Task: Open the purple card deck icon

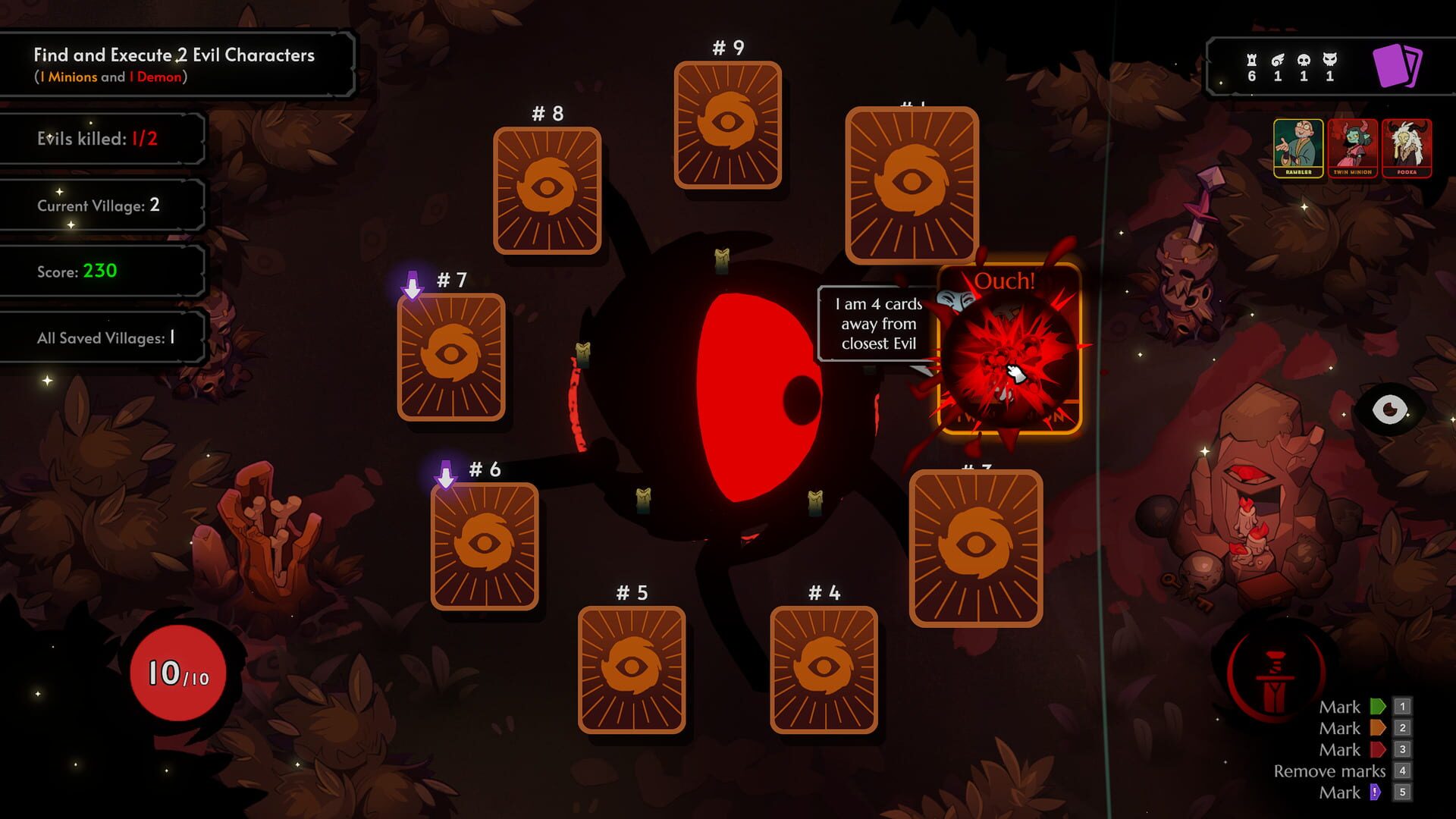Action: coord(1398,67)
